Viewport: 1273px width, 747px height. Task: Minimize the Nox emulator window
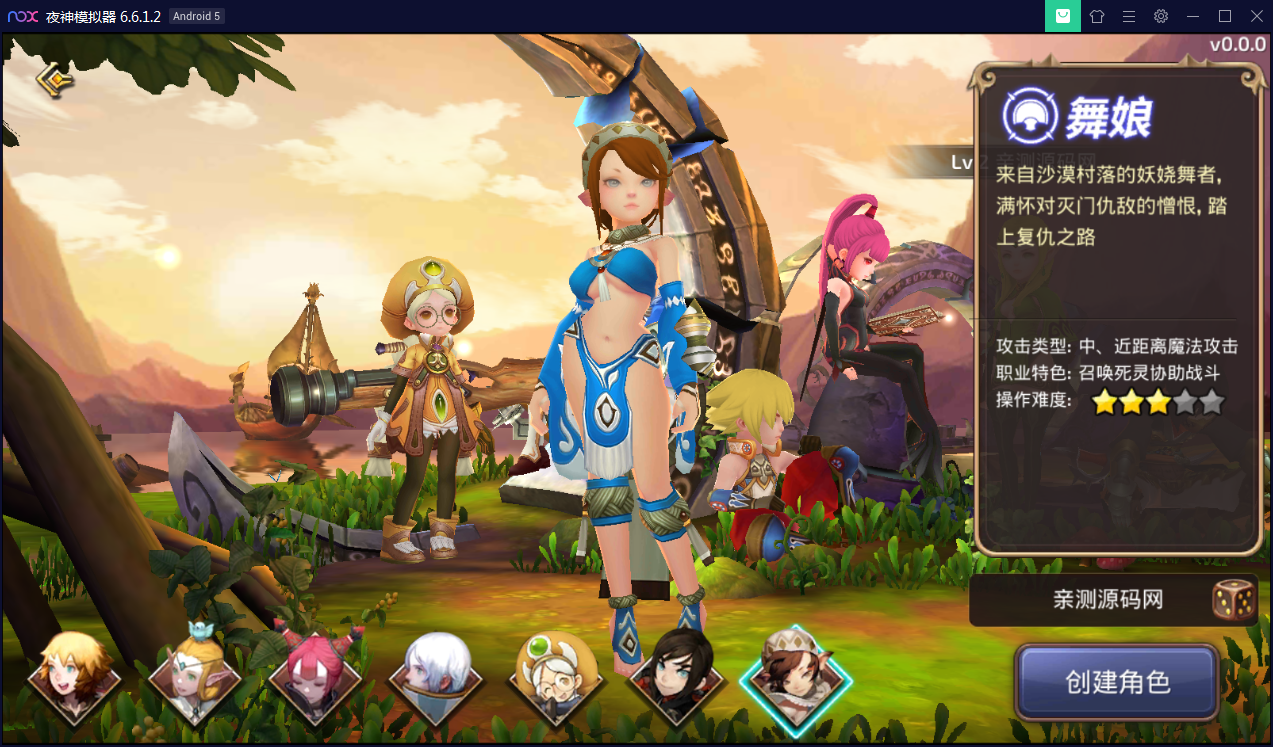point(1193,16)
